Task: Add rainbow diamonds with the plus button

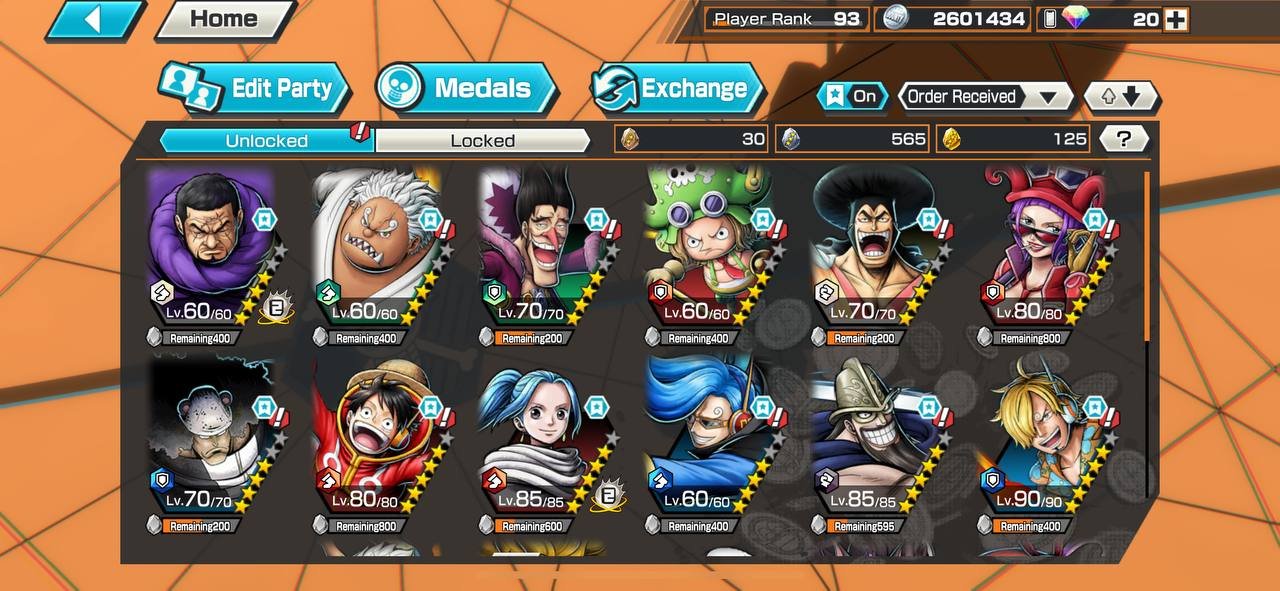Action: pyautogui.click(x=1176, y=19)
